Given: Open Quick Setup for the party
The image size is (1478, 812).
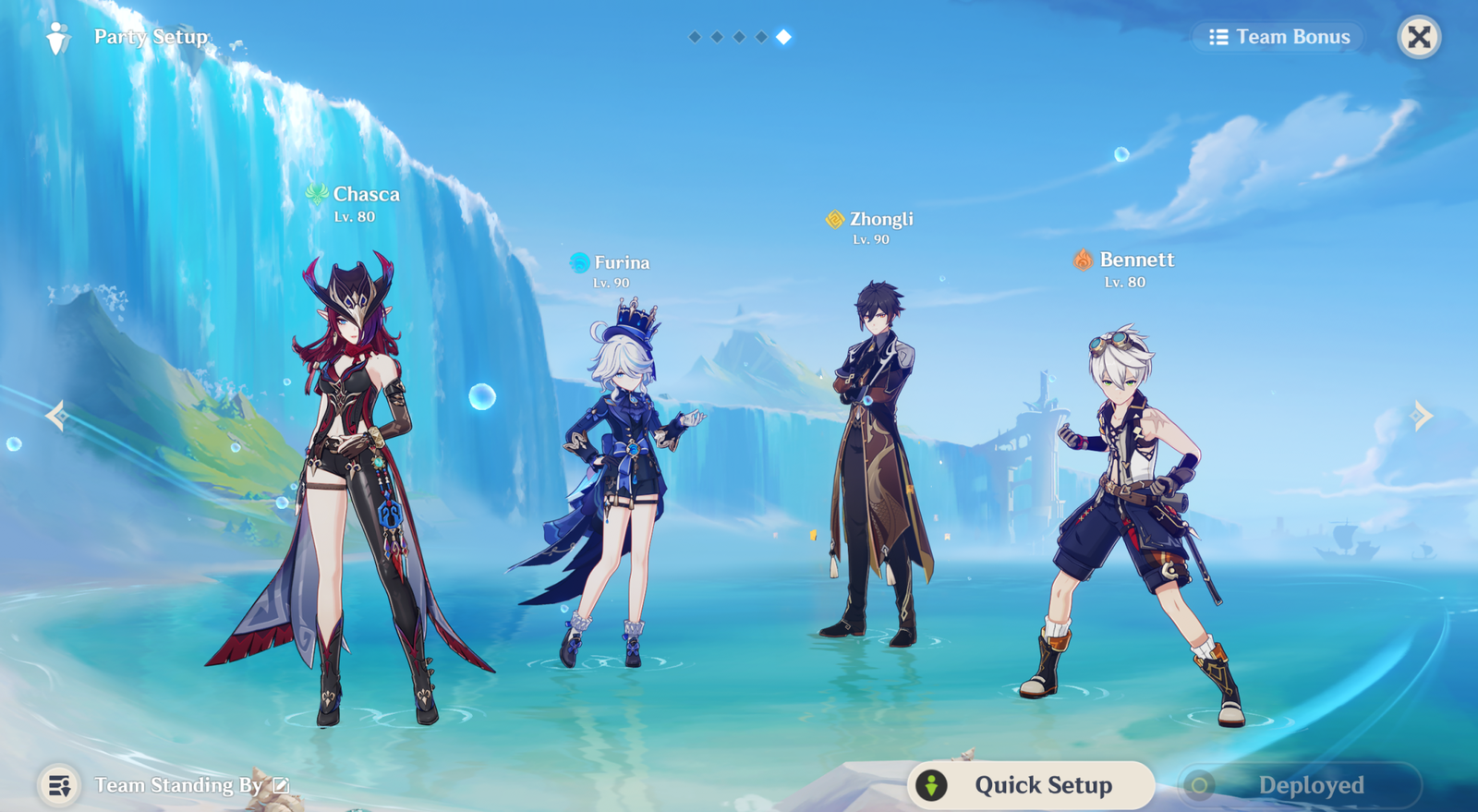Looking at the screenshot, I should coord(1031,785).
